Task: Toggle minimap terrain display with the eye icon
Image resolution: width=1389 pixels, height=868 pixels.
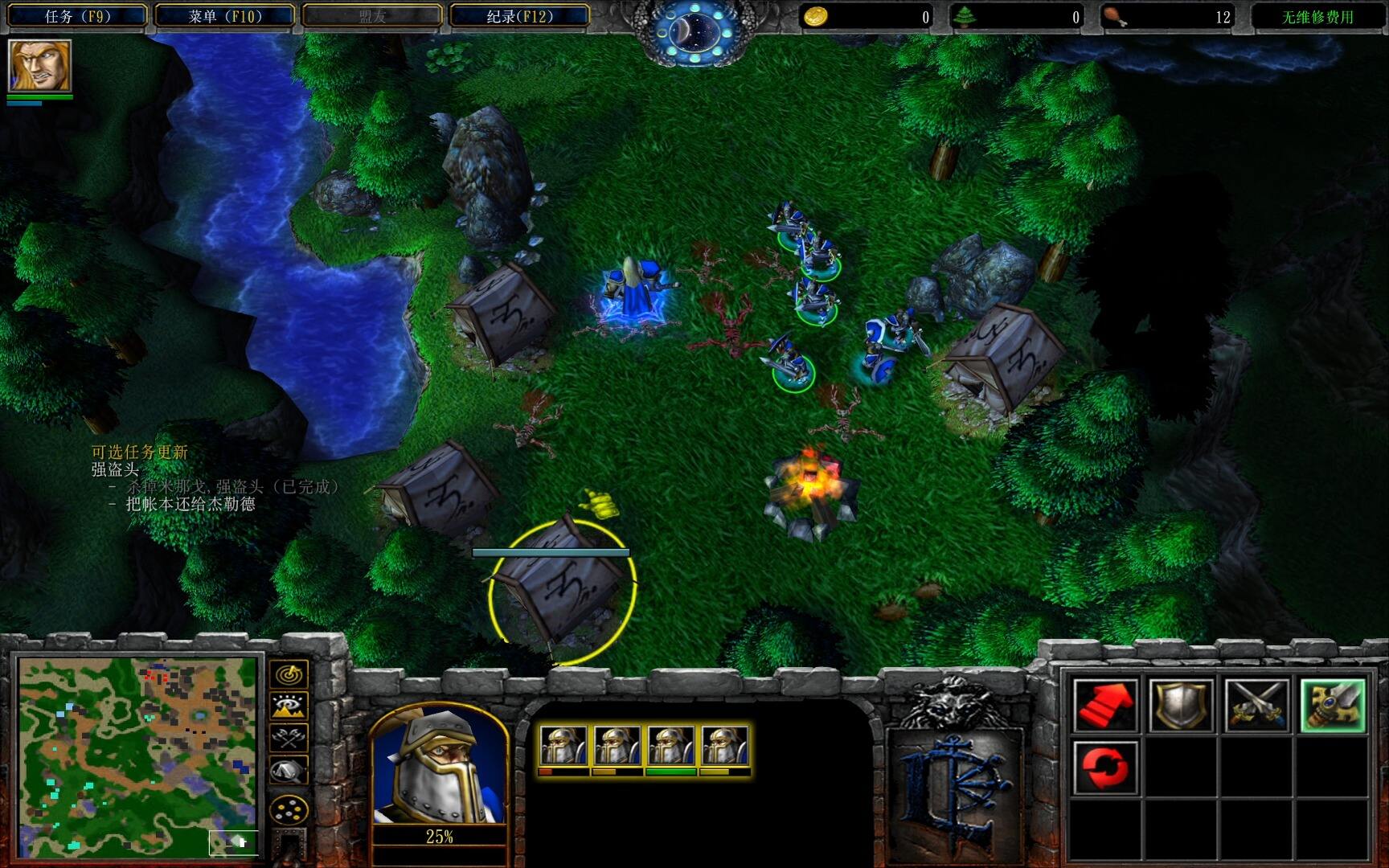Action: click(289, 706)
